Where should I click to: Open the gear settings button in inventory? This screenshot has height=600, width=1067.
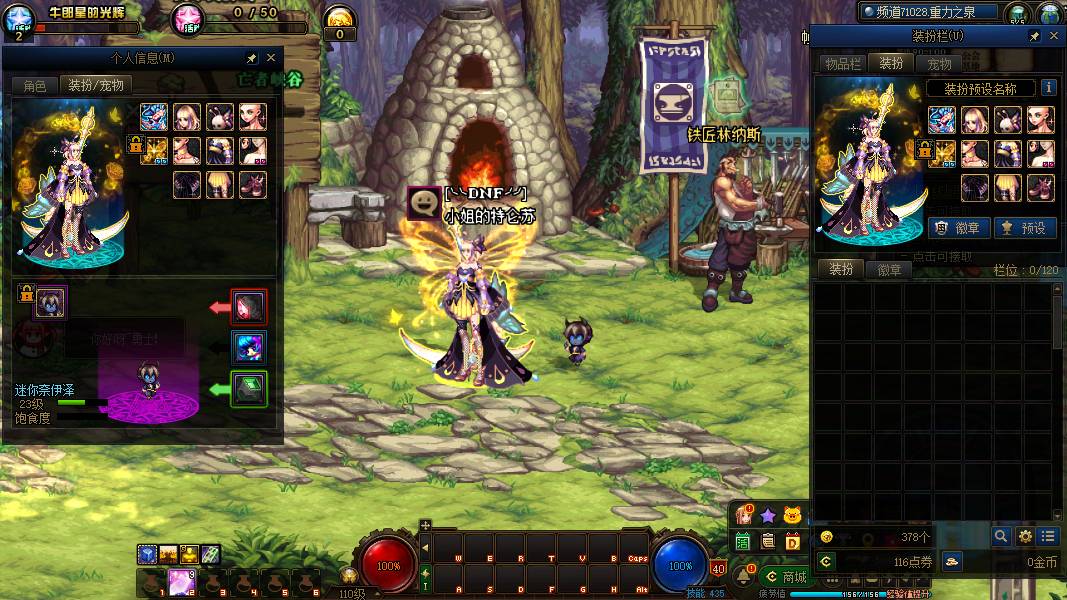(1025, 537)
